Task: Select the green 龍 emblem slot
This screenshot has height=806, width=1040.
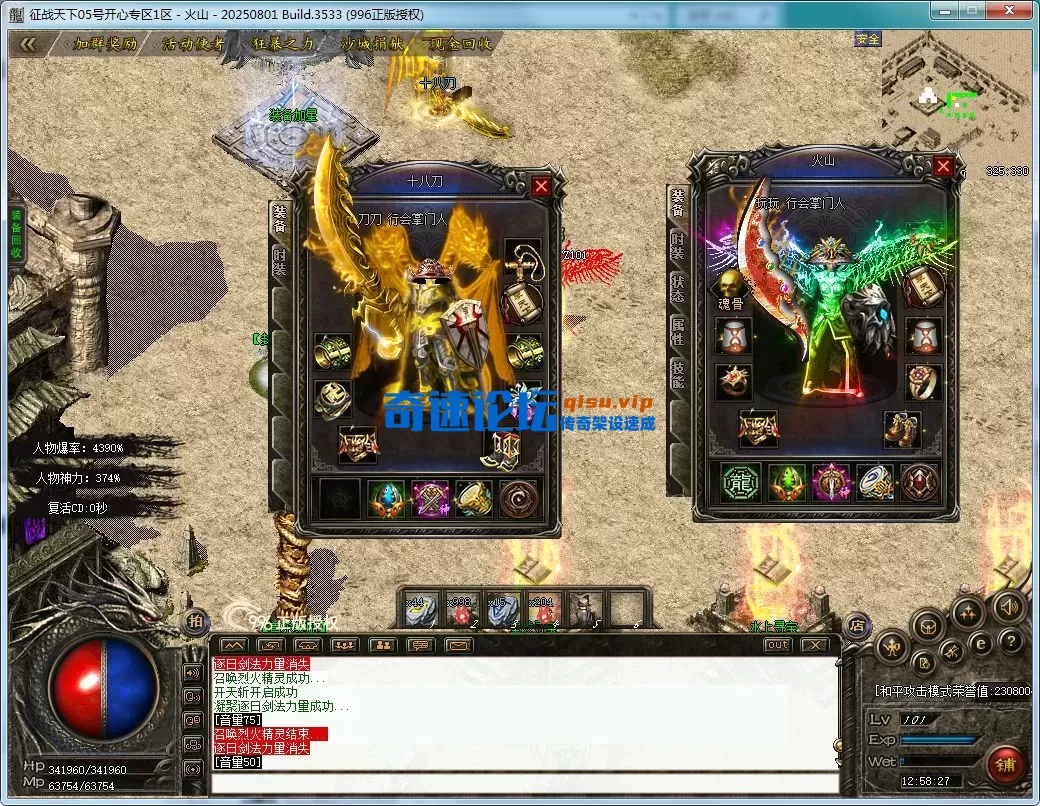Action: 741,482
